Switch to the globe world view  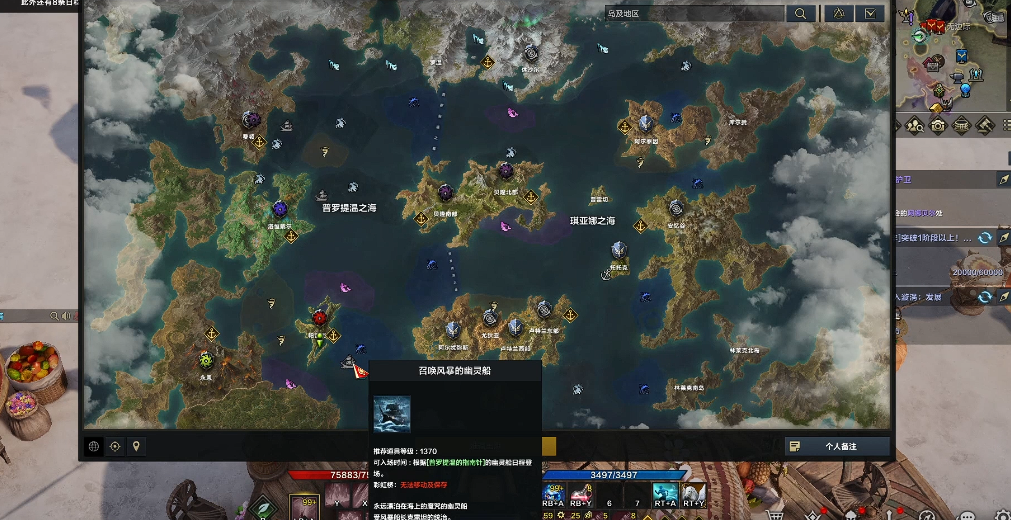click(94, 446)
